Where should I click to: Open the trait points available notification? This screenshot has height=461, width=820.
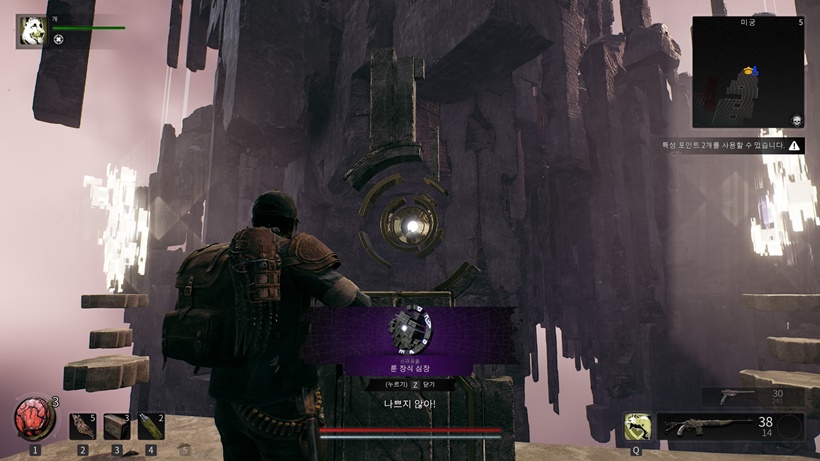coord(731,146)
